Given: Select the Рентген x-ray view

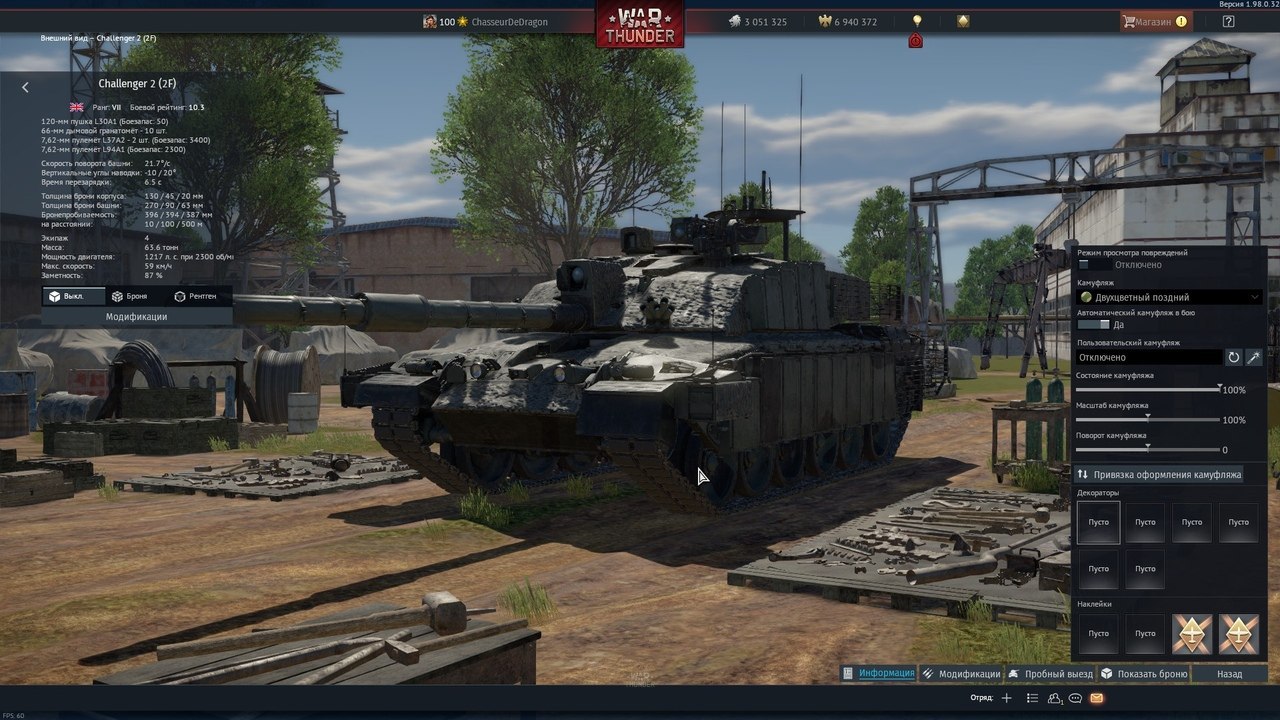Looking at the screenshot, I should [x=194, y=296].
